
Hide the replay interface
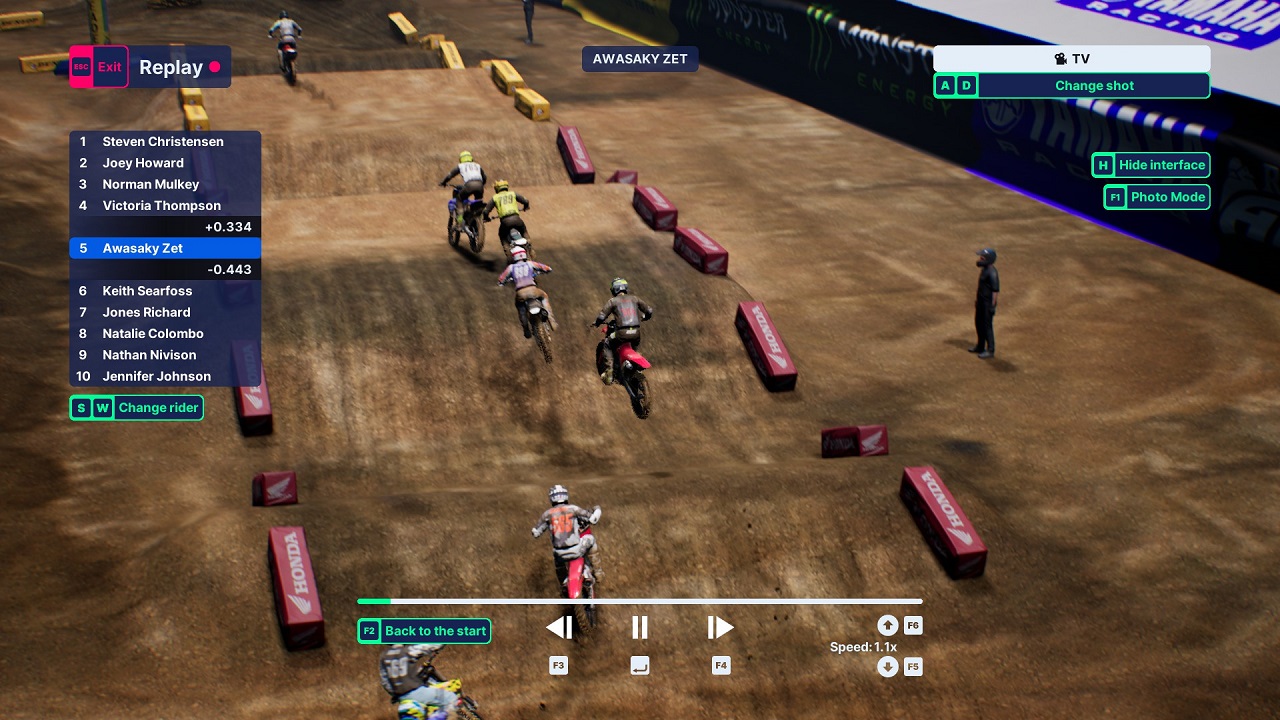(x=1150, y=166)
